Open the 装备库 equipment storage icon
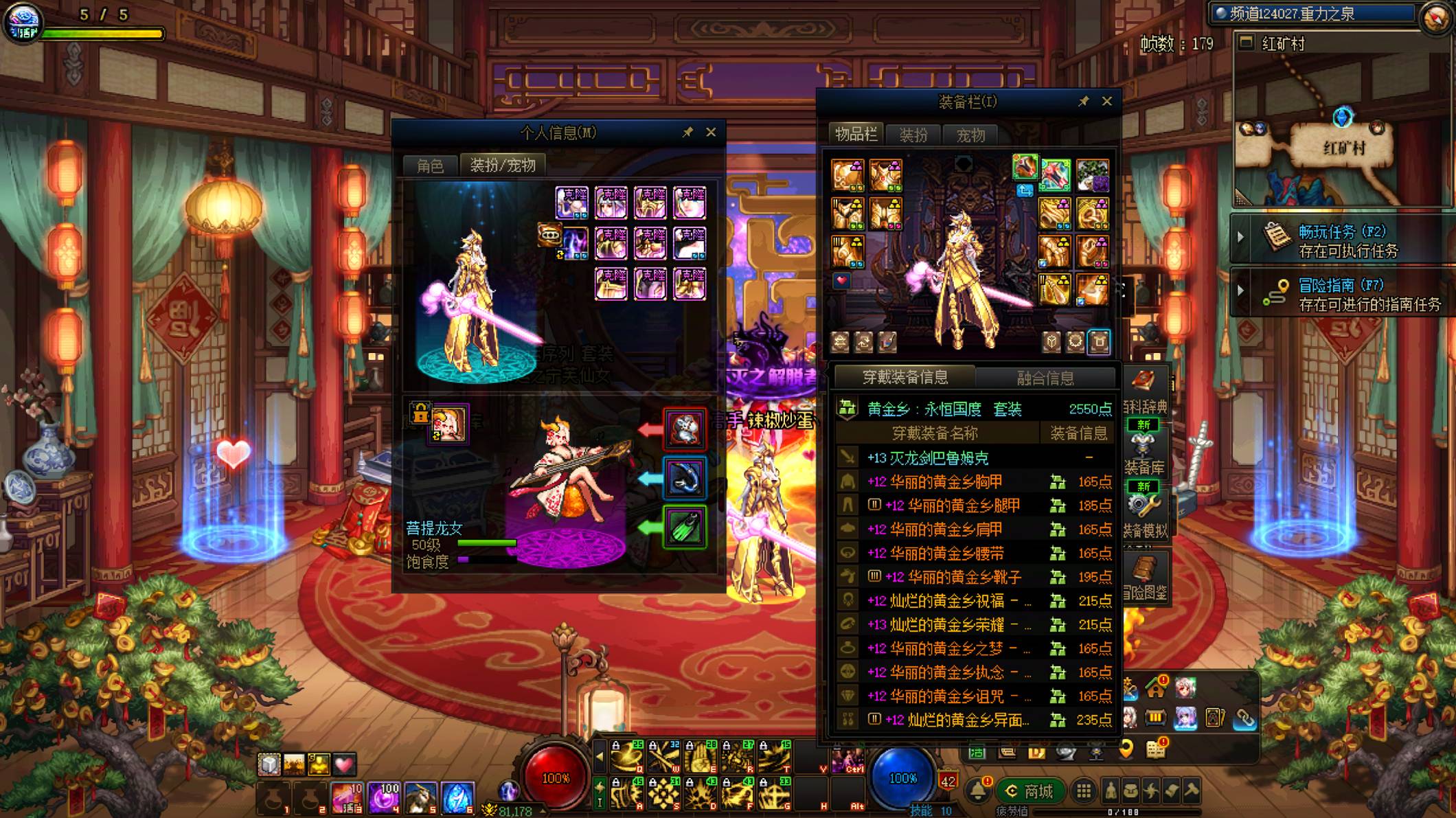Image resolution: width=1456 pixels, height=818 pixels. coord(1144,453)
